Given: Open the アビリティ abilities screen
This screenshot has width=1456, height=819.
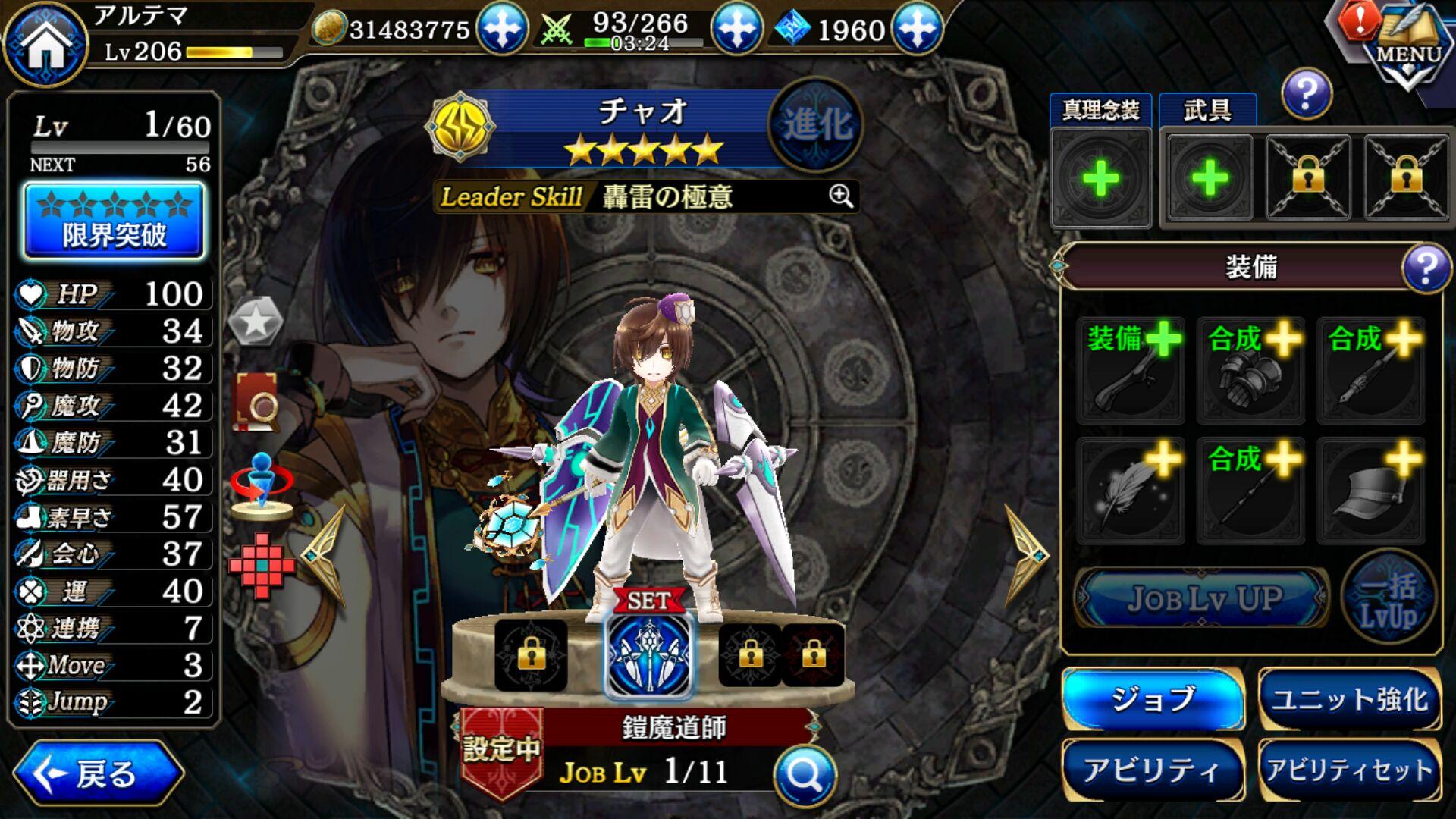Looking at the screenshot, I should pyautogui.click(x=1153, y=770).
